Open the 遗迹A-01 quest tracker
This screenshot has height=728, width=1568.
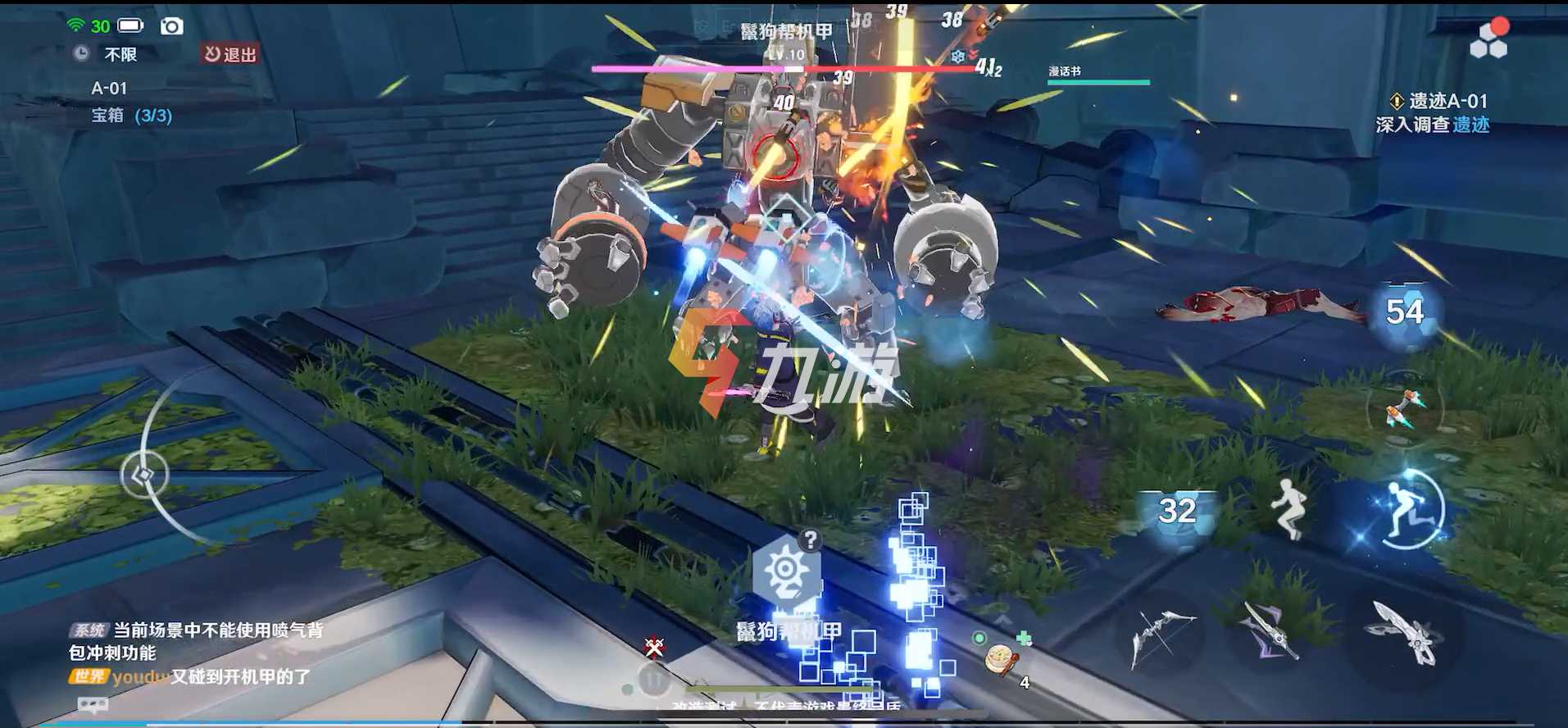(1438, 112)
